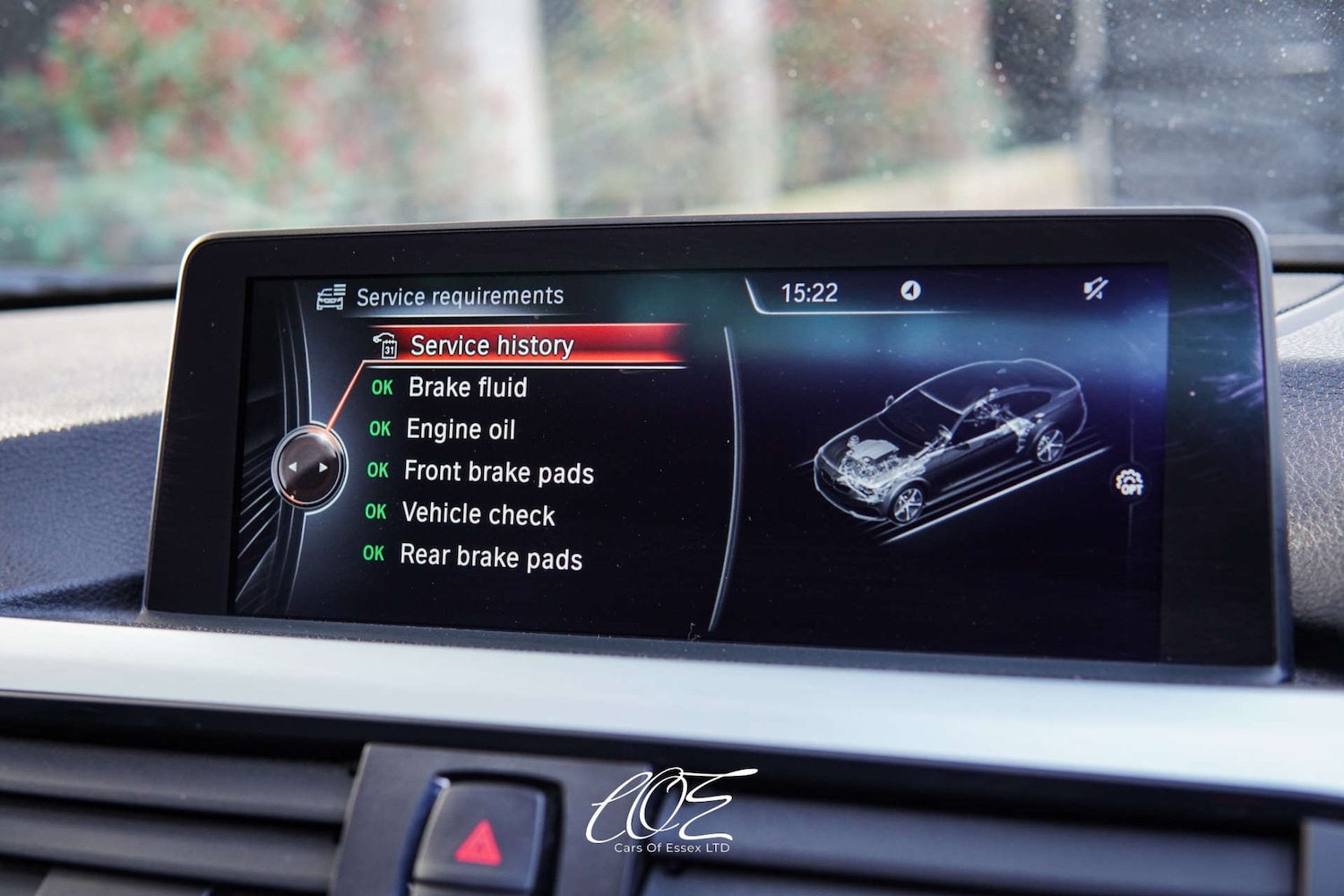Select the highlighted Service history menu entry

[x=491, y=345]
